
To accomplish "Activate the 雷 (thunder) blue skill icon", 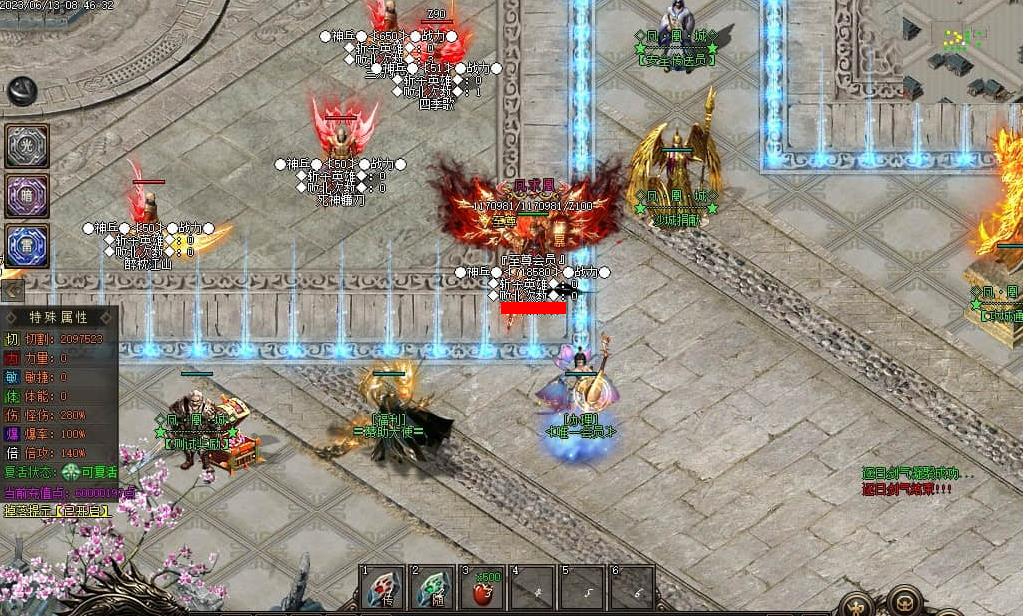I will 27,245.
